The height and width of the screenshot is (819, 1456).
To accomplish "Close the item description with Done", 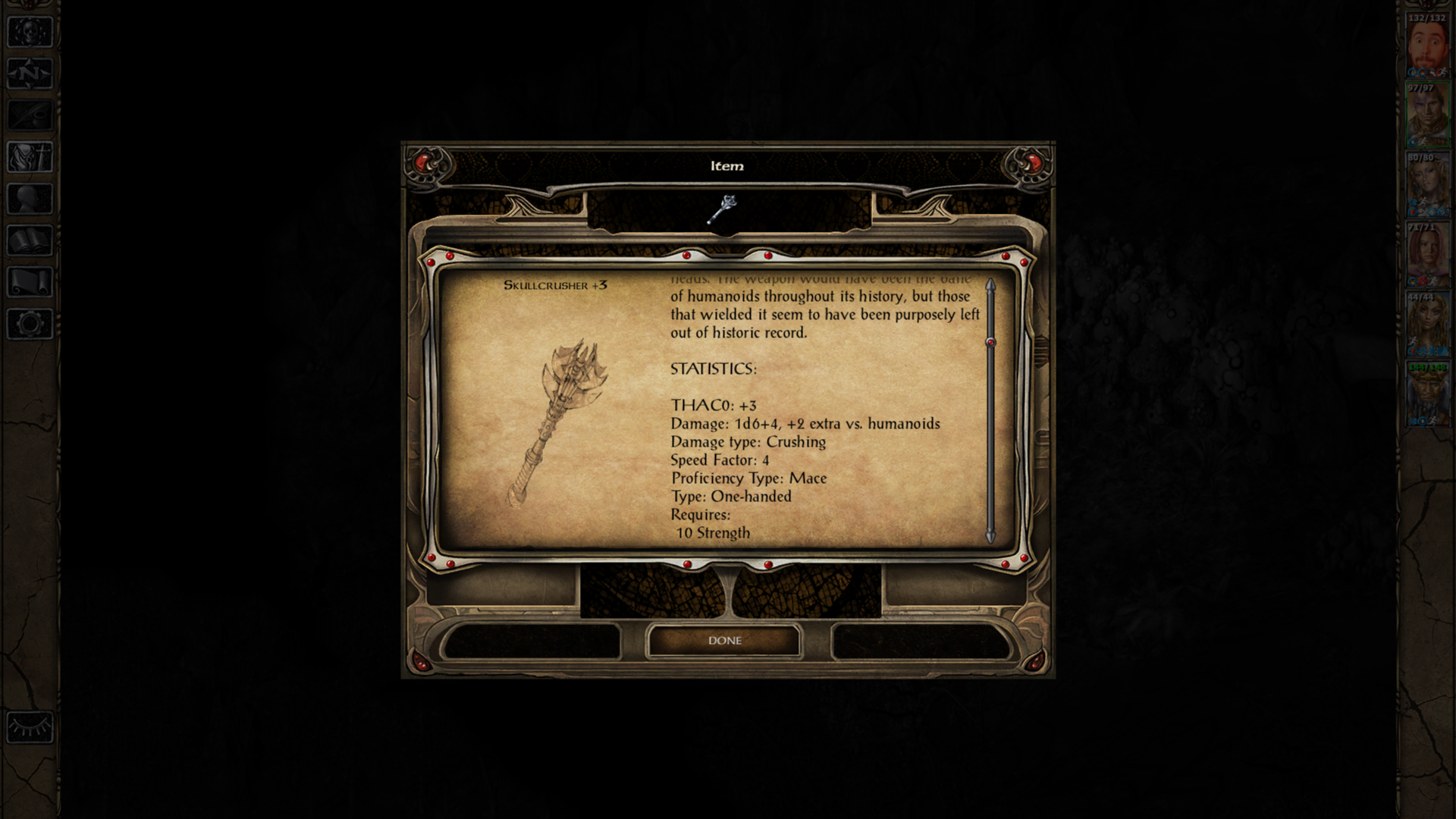I will 724,641.
